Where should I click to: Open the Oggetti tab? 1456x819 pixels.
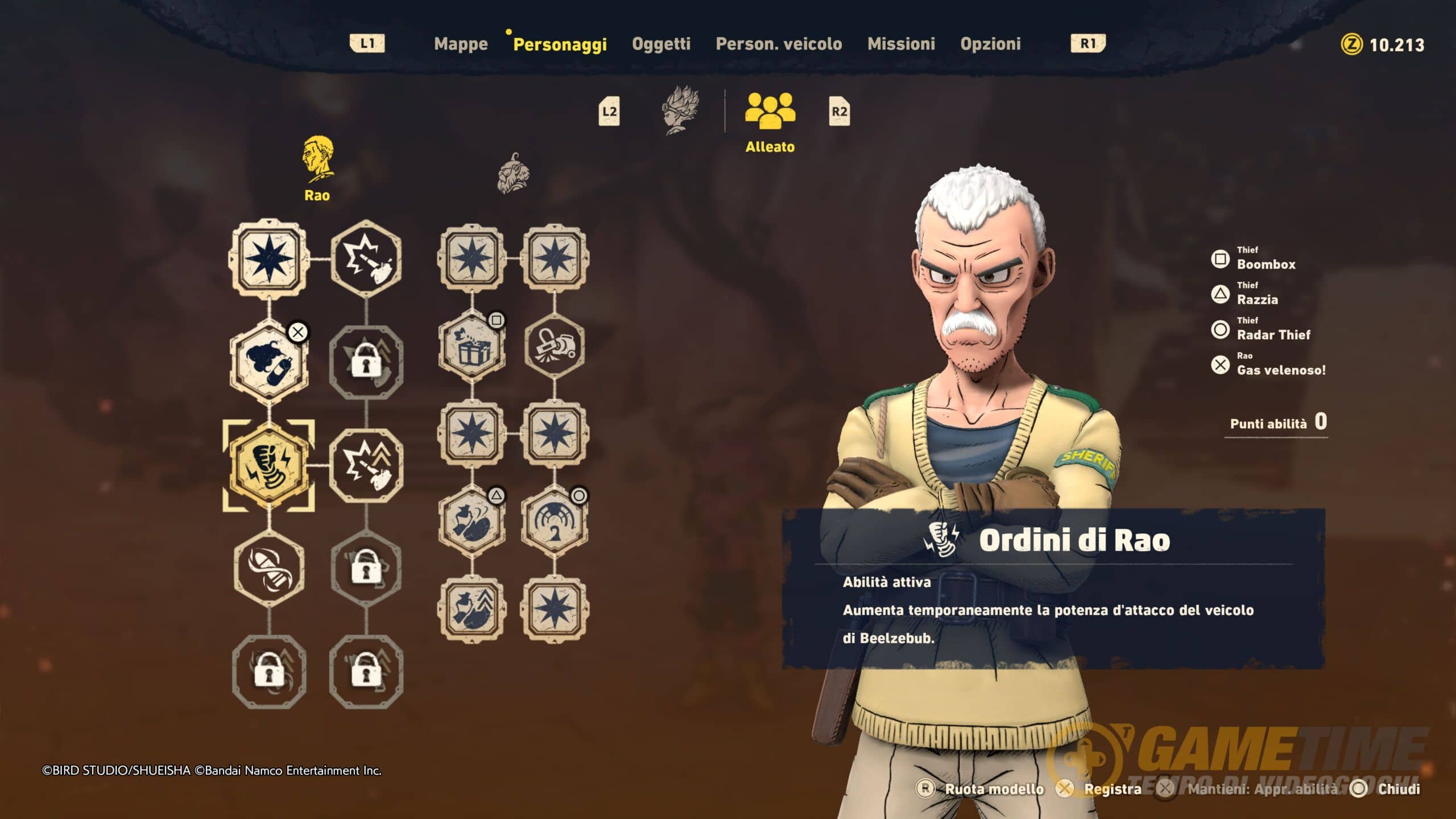pyautogui.click(x=661, y=44)
